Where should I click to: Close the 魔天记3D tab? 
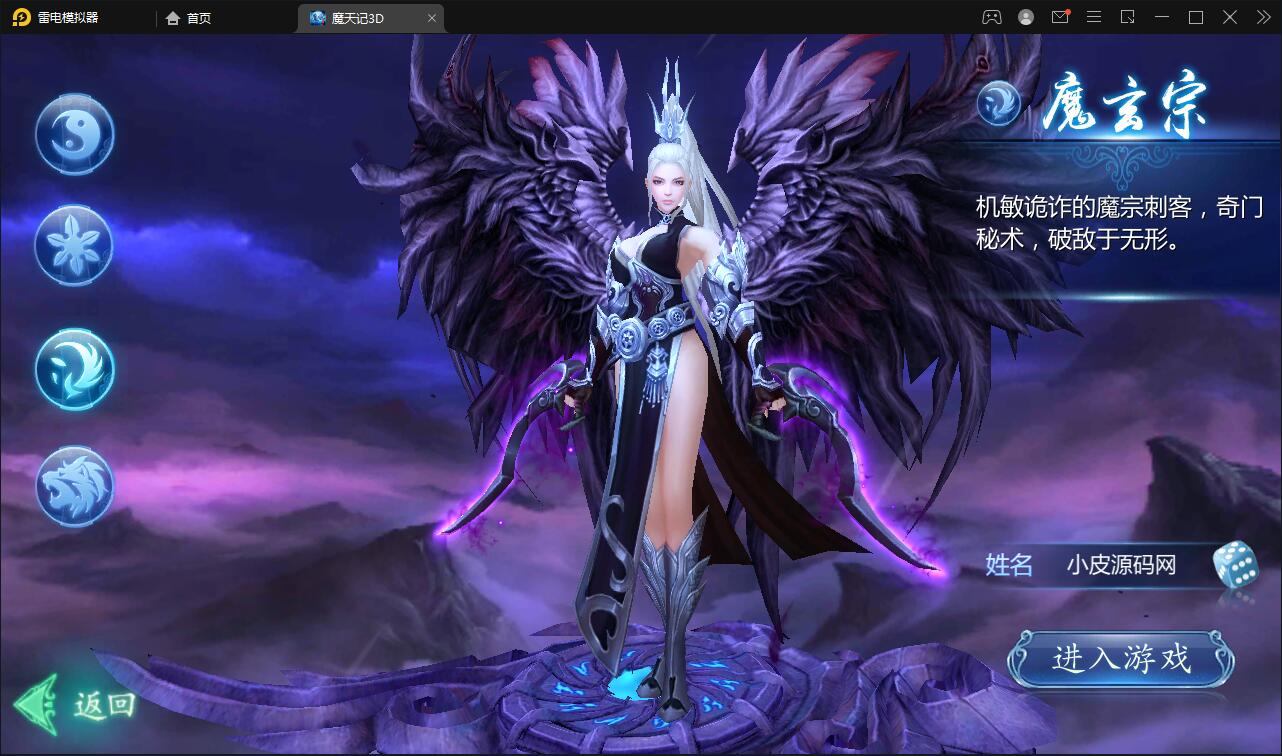[x=431, y=17]
